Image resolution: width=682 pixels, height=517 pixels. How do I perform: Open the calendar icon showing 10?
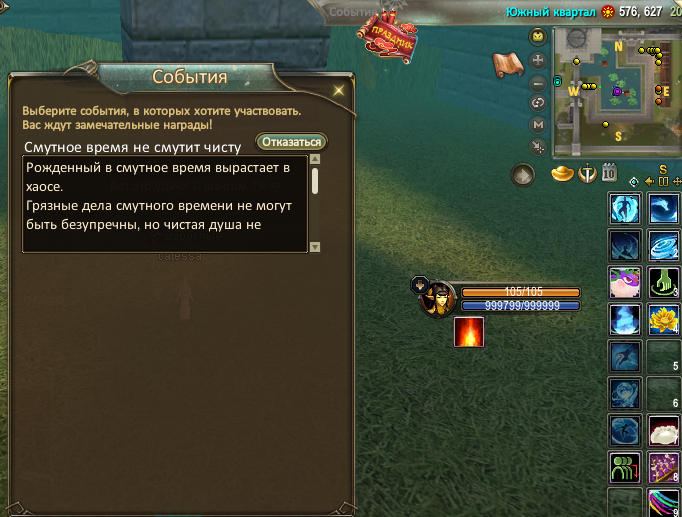(x=609, y=173)
